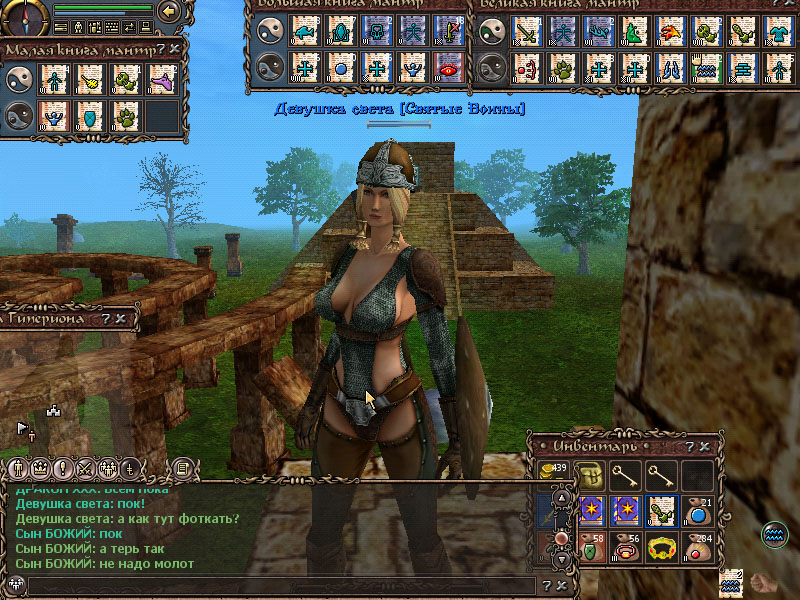Click the round blue waves buff icon
The width and height of the screenshot is (800, 600).
coord(774,534)
